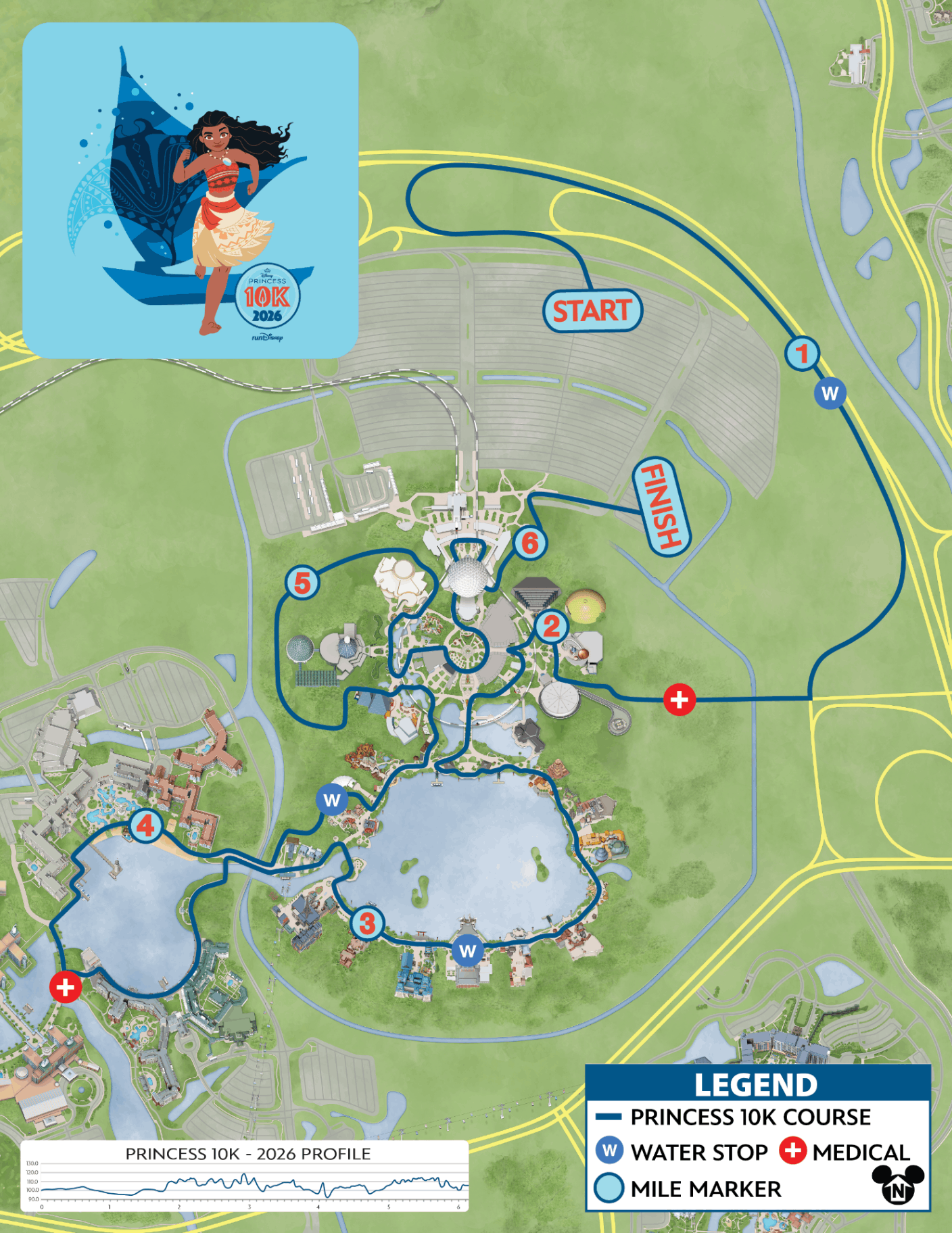Click the Moana Princess 10K 2026 artwork
The width and height of the screenshot is (952, 1233).
coord(190,191)
